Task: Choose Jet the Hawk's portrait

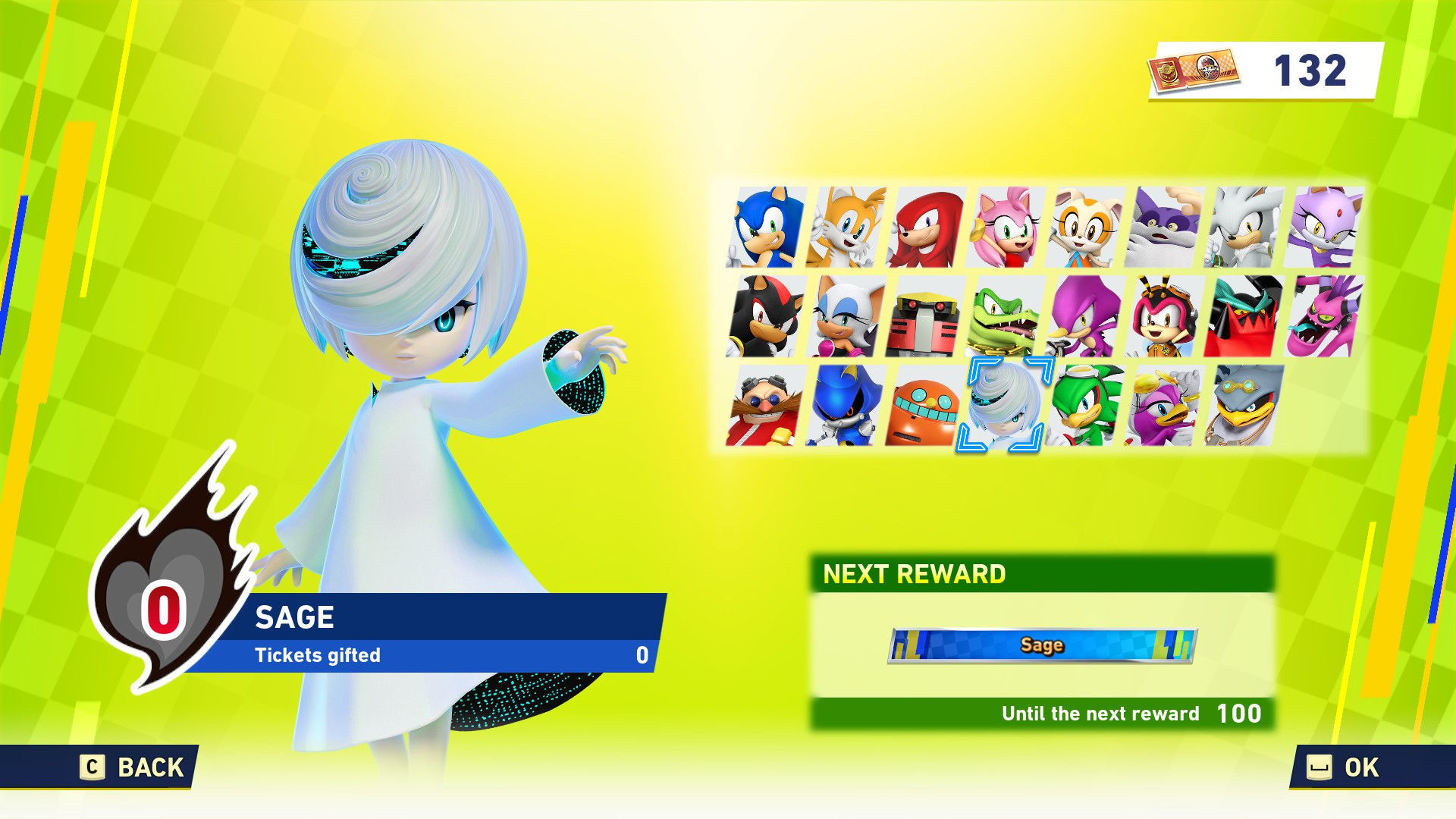Action: point(1085,406)
